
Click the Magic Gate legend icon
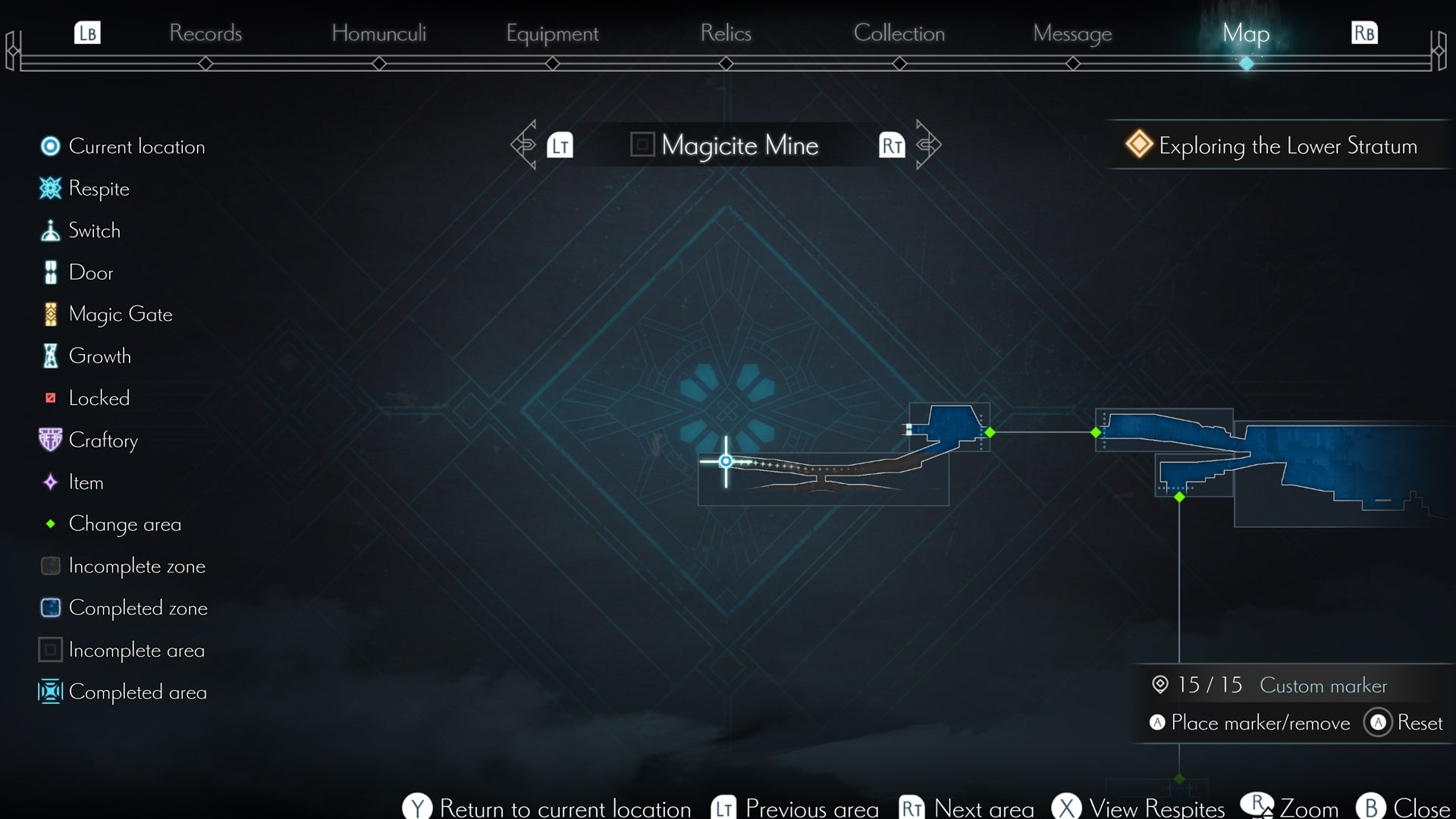pyautogui.click(x=50, y=314)
